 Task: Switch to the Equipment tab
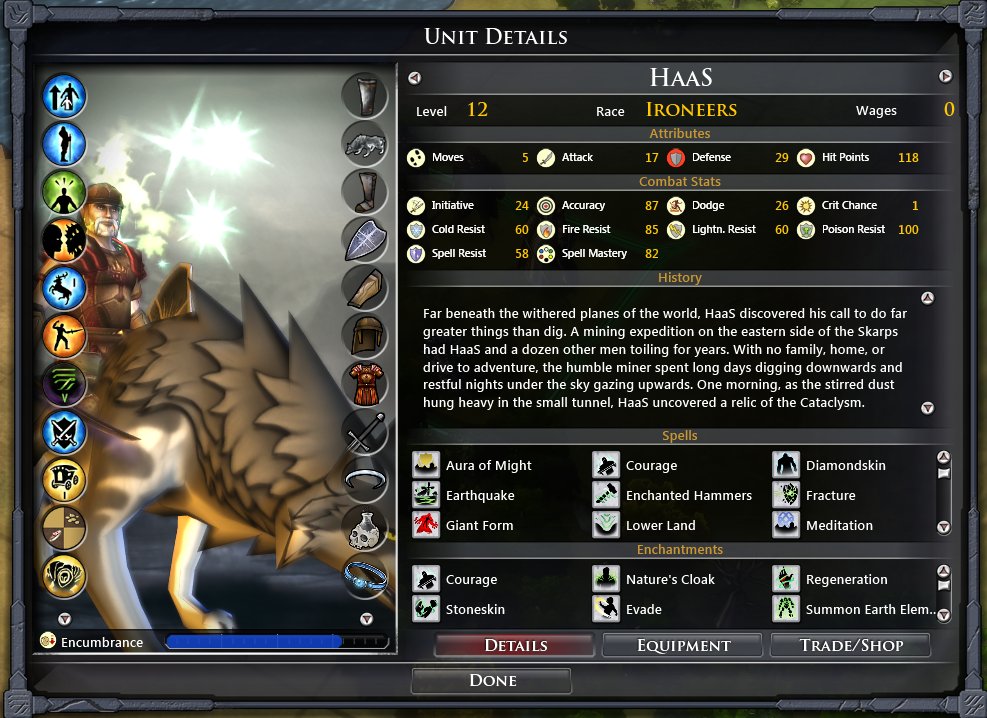click(683, 645)
